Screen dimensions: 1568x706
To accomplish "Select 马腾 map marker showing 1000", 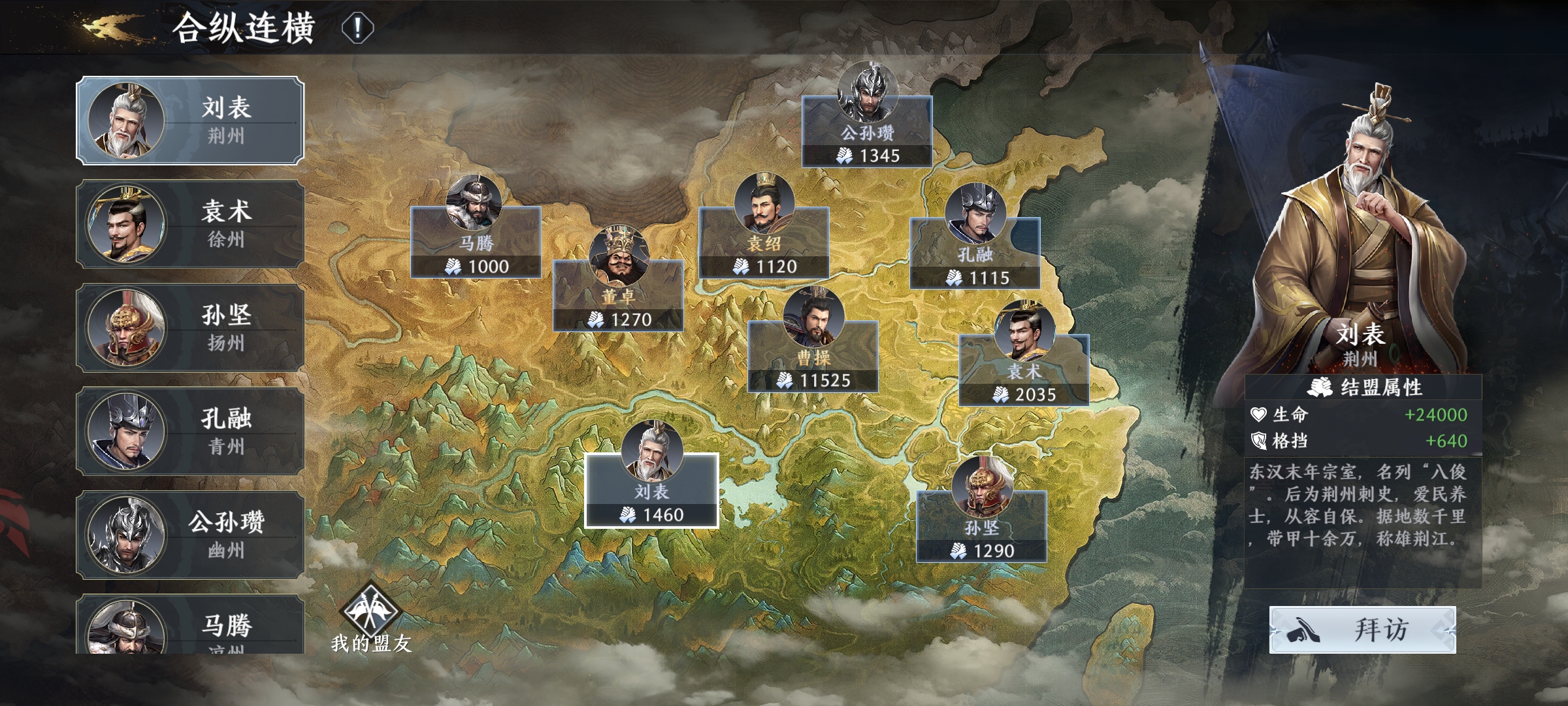I will 476,242.
